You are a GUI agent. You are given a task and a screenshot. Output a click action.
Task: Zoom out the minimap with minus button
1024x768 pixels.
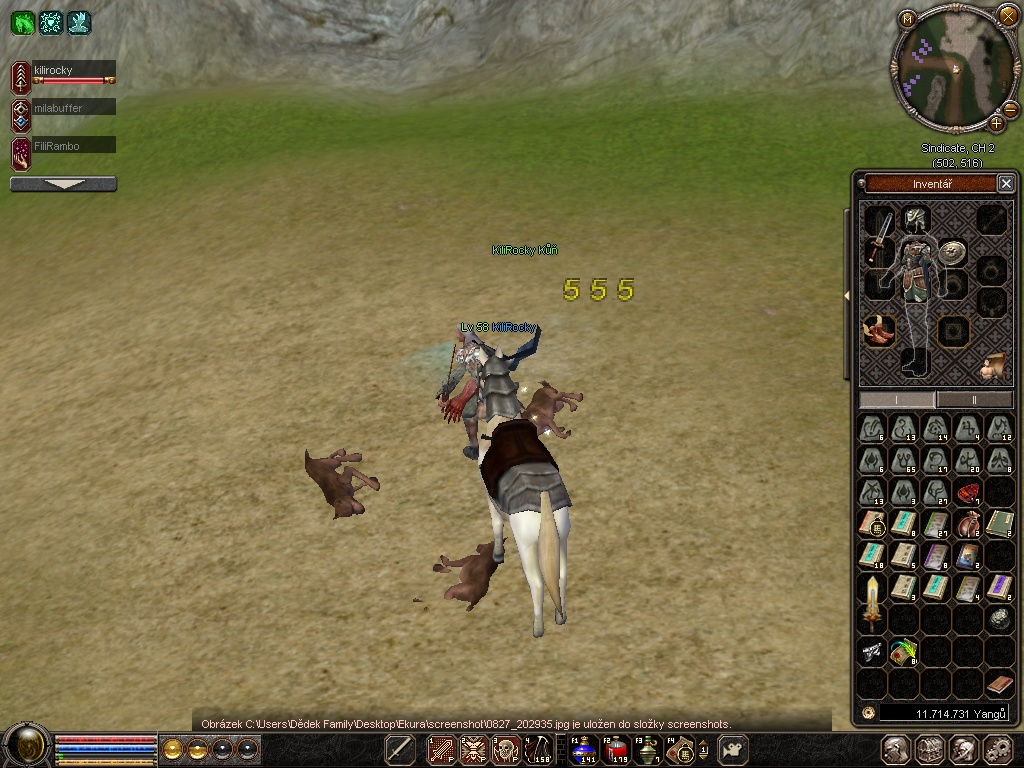click(1010, 109)
